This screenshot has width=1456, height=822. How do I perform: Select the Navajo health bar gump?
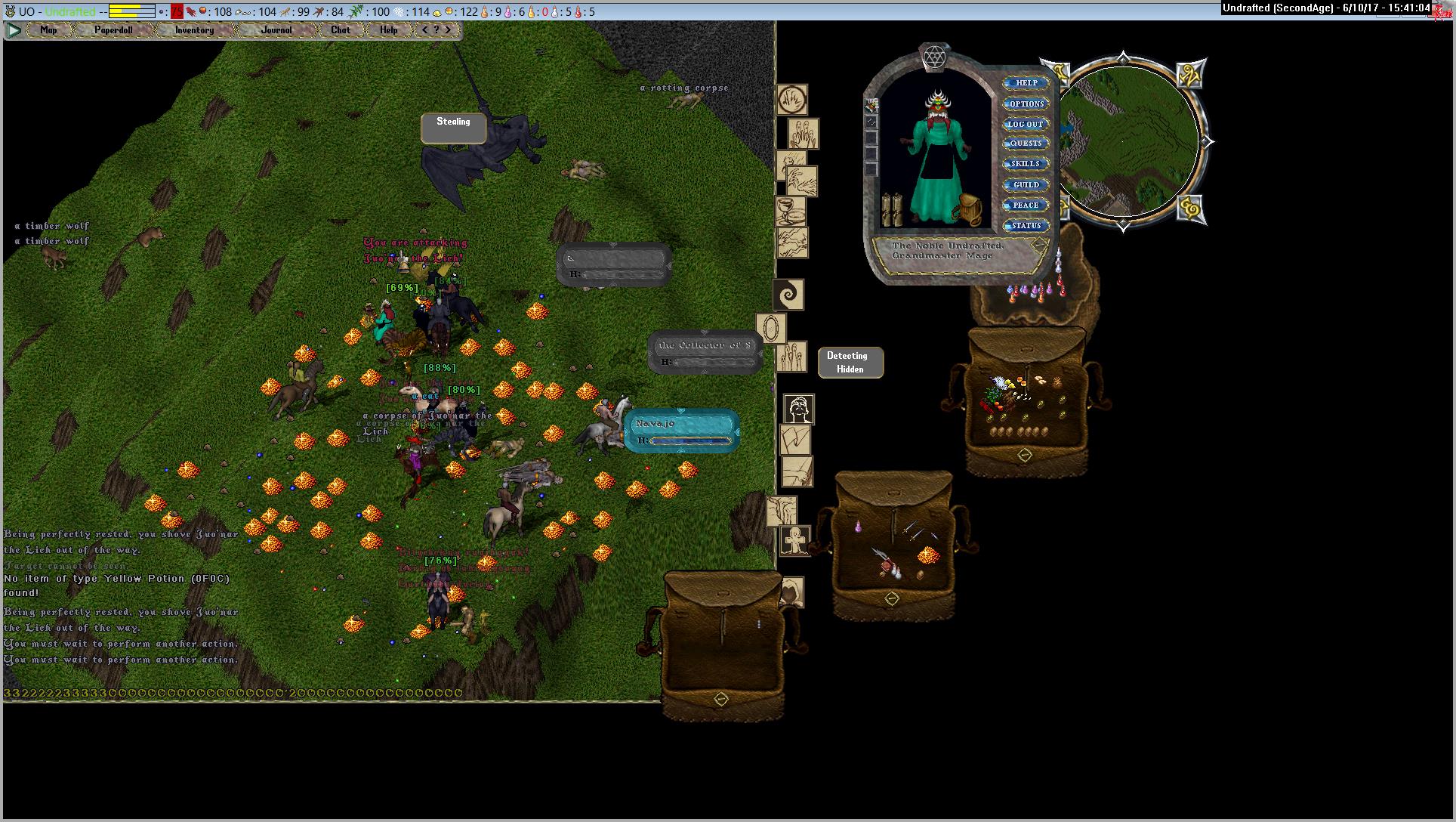[x=681, y=431]
